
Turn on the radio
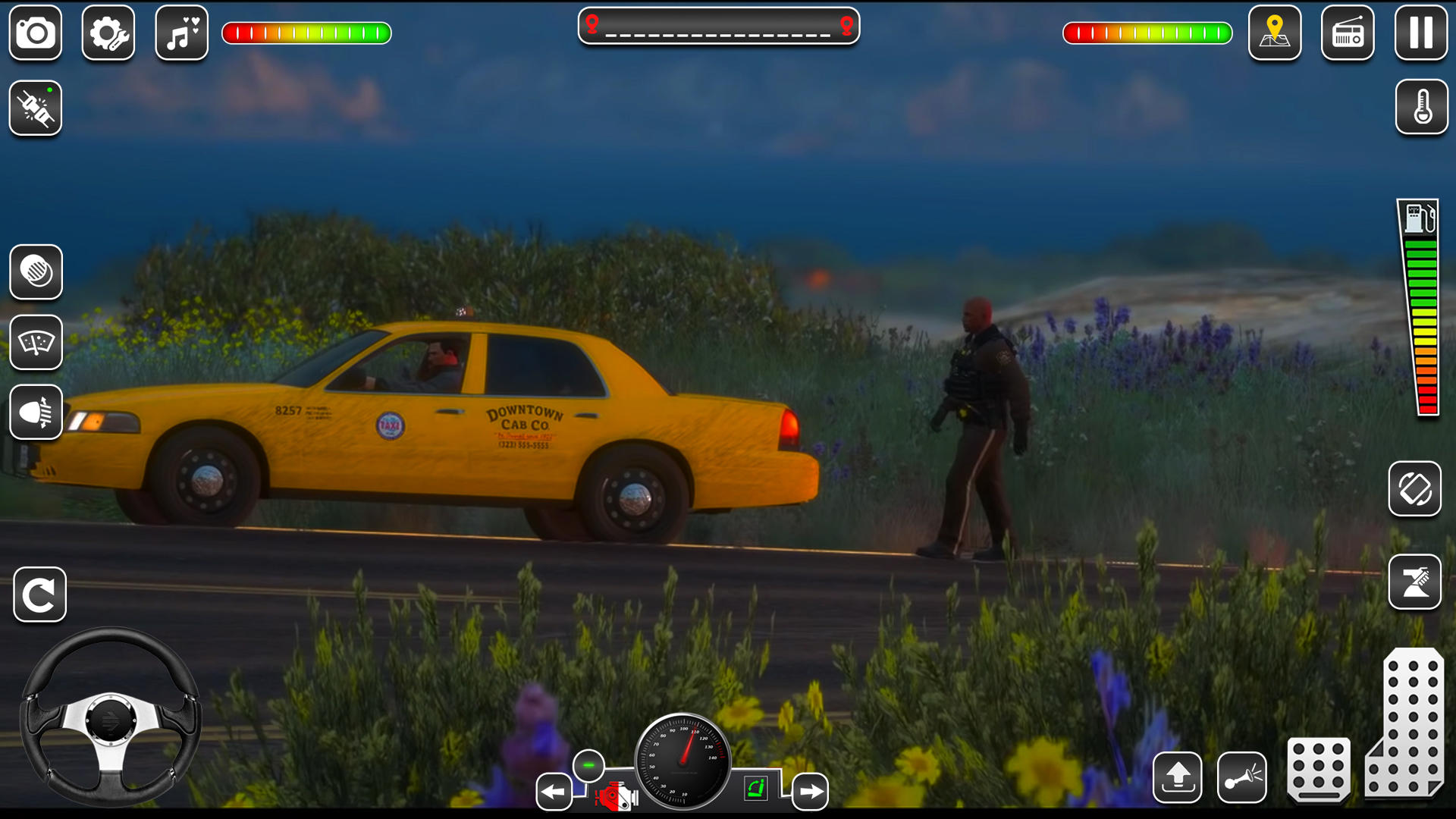pyautogui.click(x=1348, y=34)
